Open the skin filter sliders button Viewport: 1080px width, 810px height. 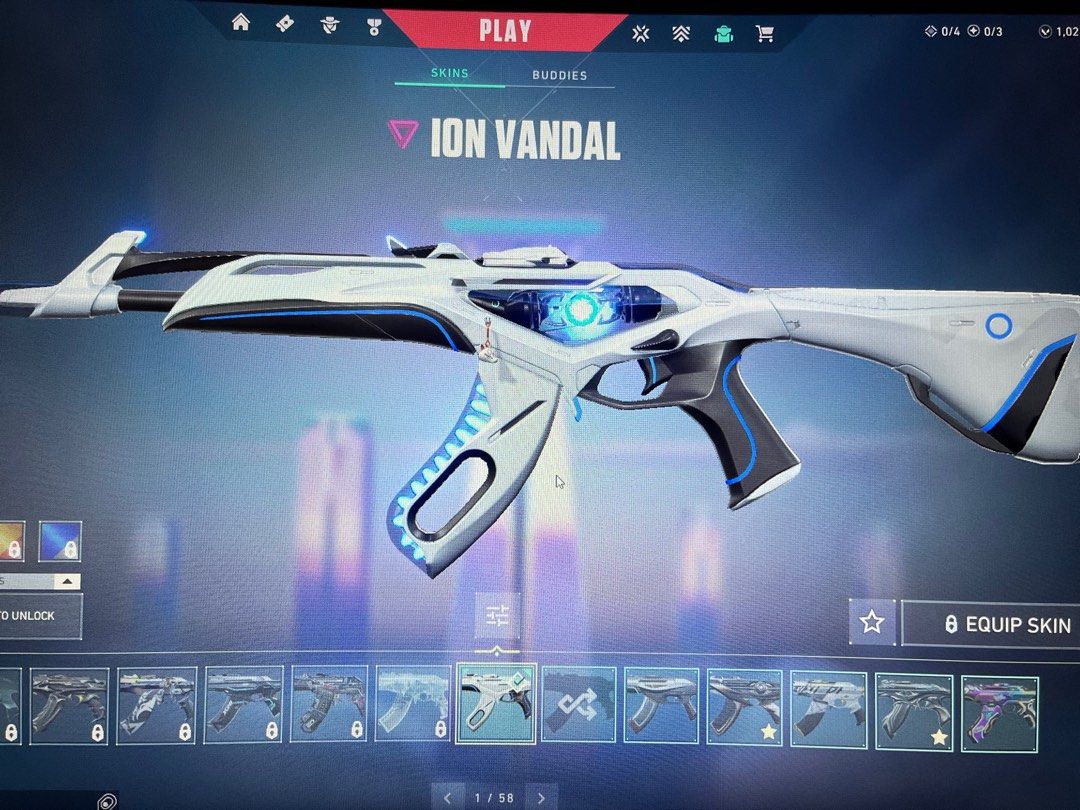(x=498, y=617)
